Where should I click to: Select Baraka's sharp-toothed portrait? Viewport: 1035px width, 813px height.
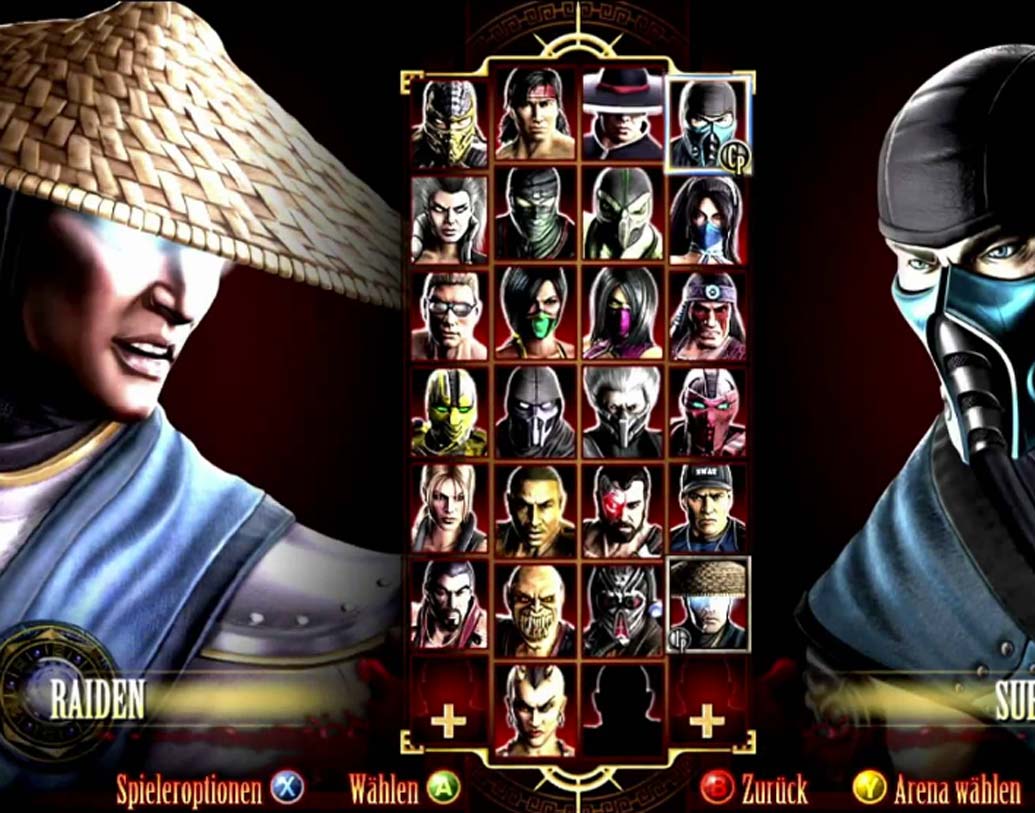pyautogui.click(x=535, y=607)
